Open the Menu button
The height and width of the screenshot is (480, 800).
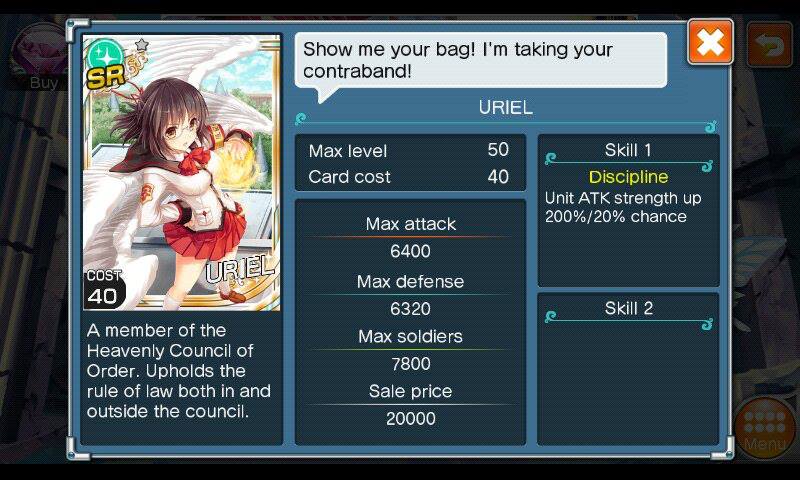point(765,430)
